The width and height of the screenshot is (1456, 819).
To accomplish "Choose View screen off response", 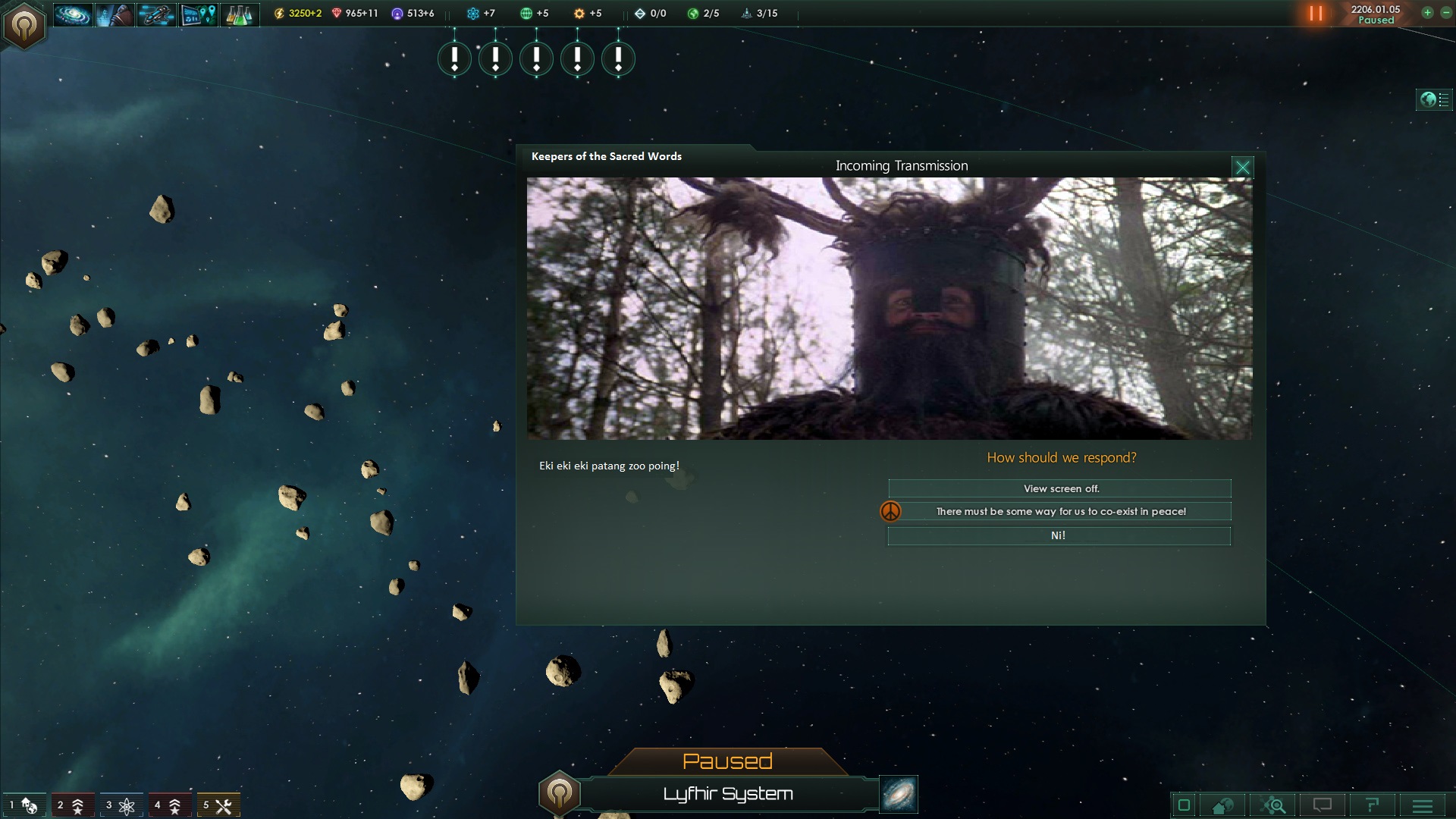I will coord(1059,488).
